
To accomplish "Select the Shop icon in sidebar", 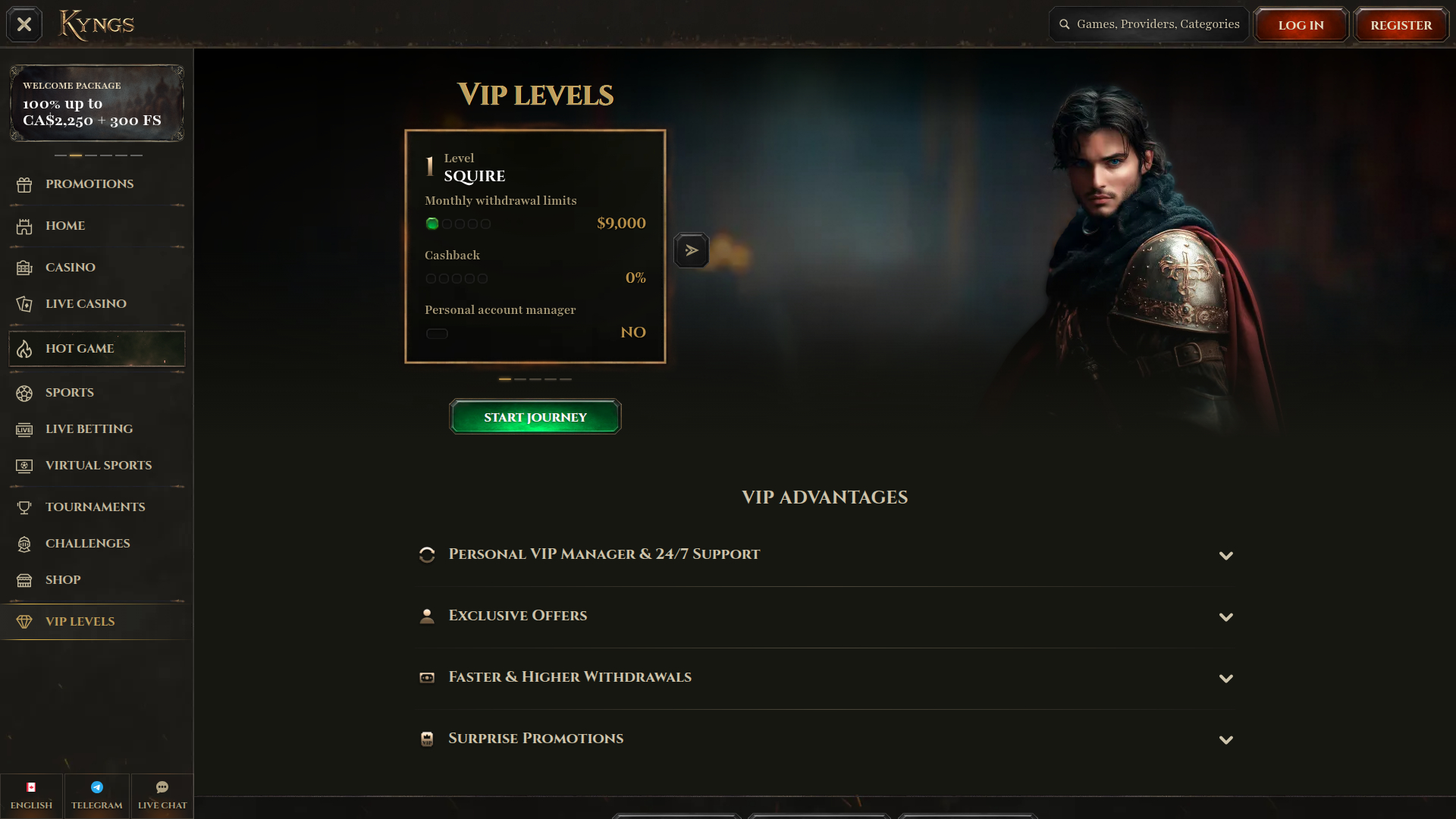I will click(x=24, y=580).
